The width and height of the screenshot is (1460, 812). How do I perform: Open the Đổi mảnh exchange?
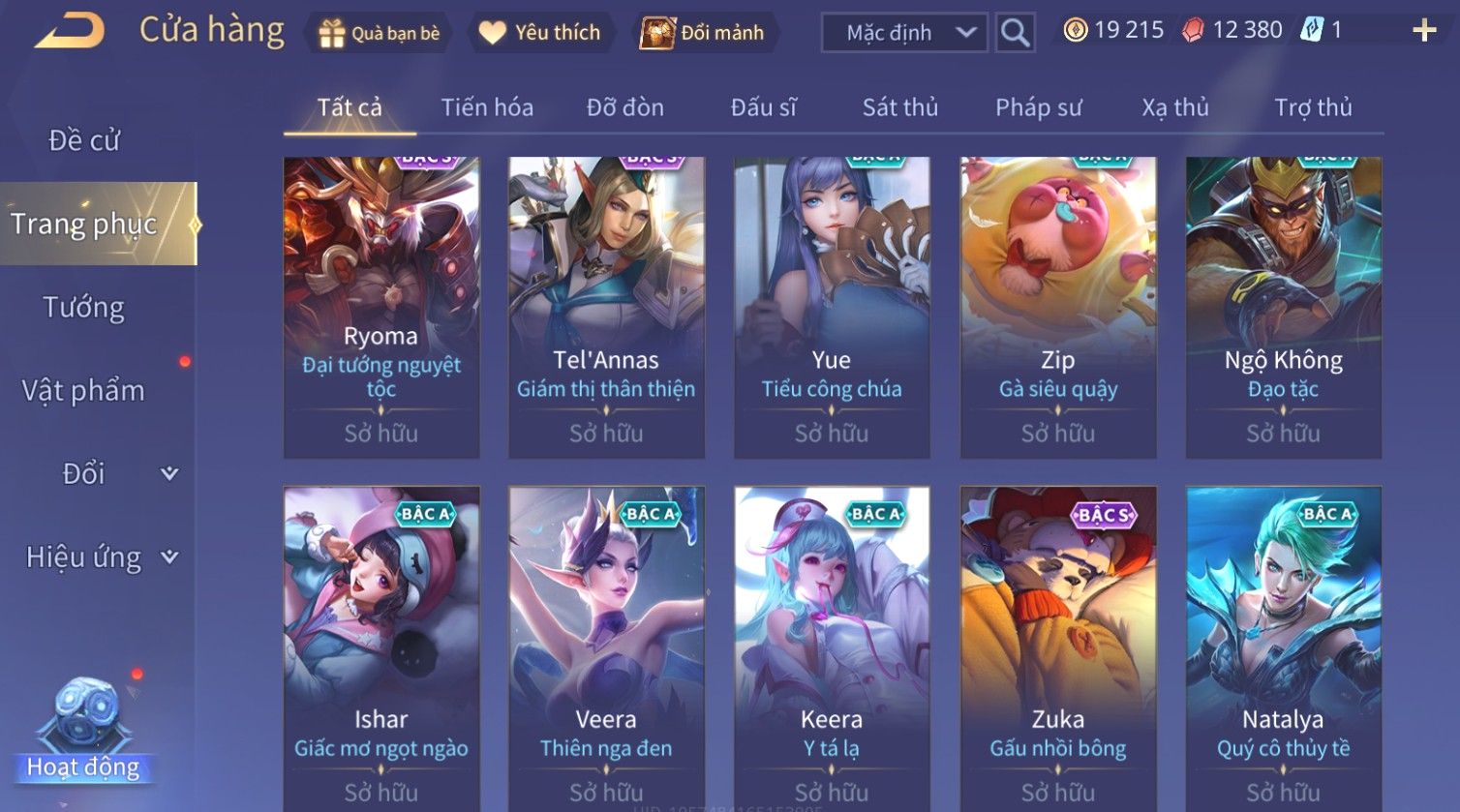[x=703, y=33]
